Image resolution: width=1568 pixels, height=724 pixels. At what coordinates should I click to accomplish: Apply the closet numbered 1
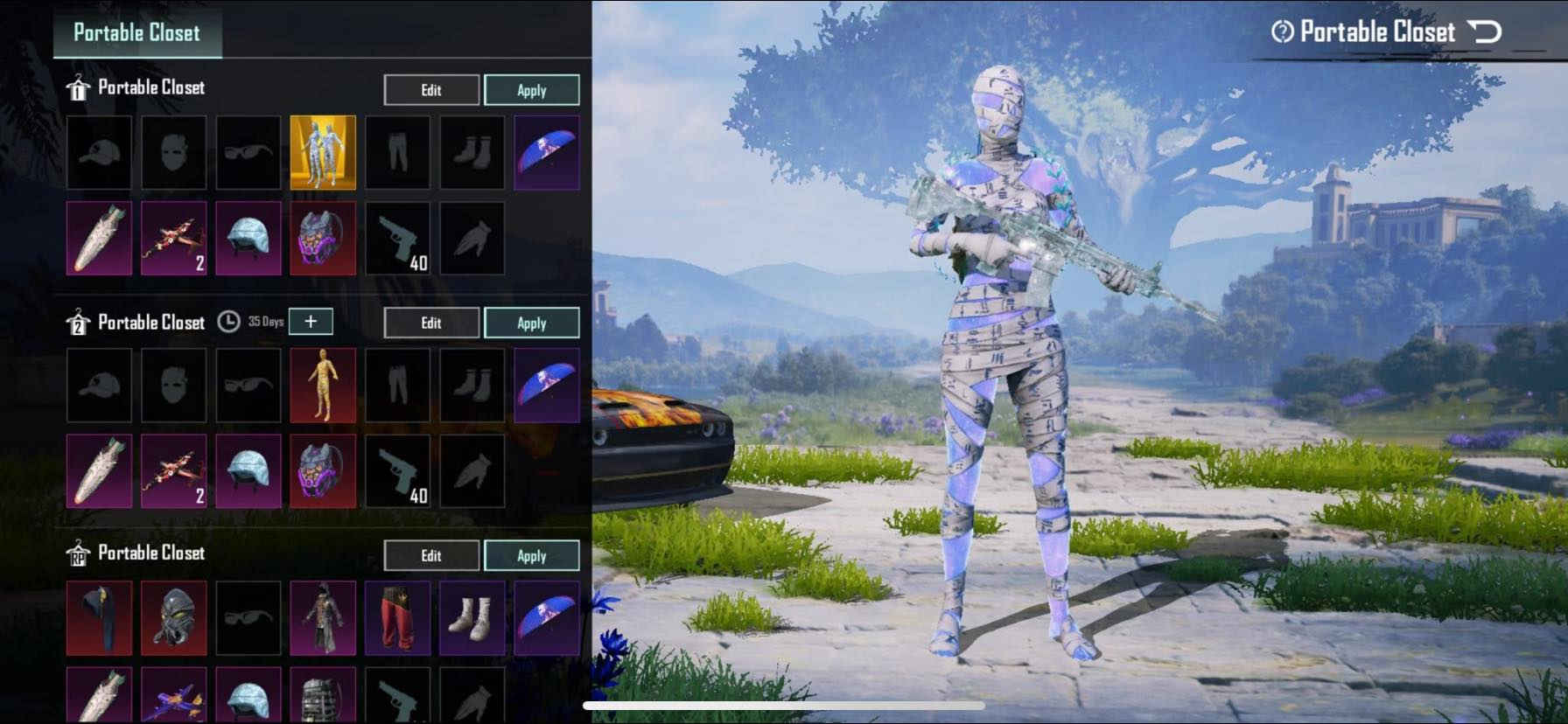click(531, 90)
